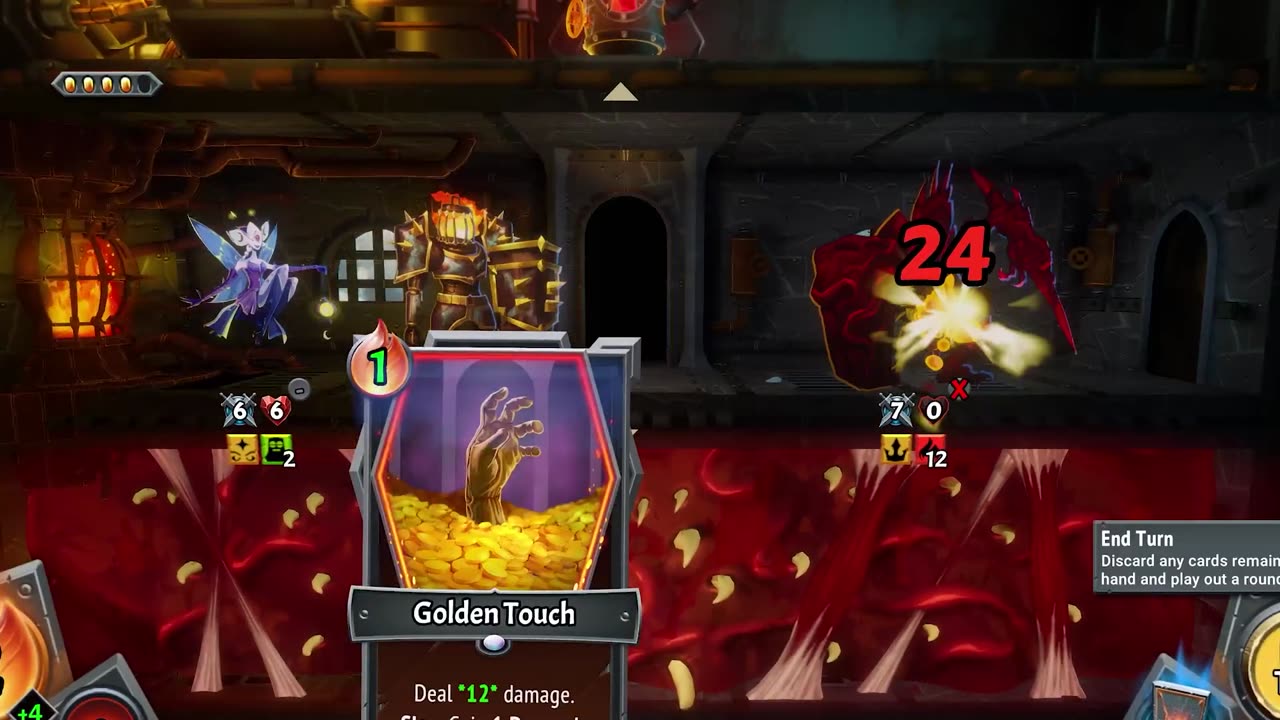Open the red discard pile button

[100, 705]
